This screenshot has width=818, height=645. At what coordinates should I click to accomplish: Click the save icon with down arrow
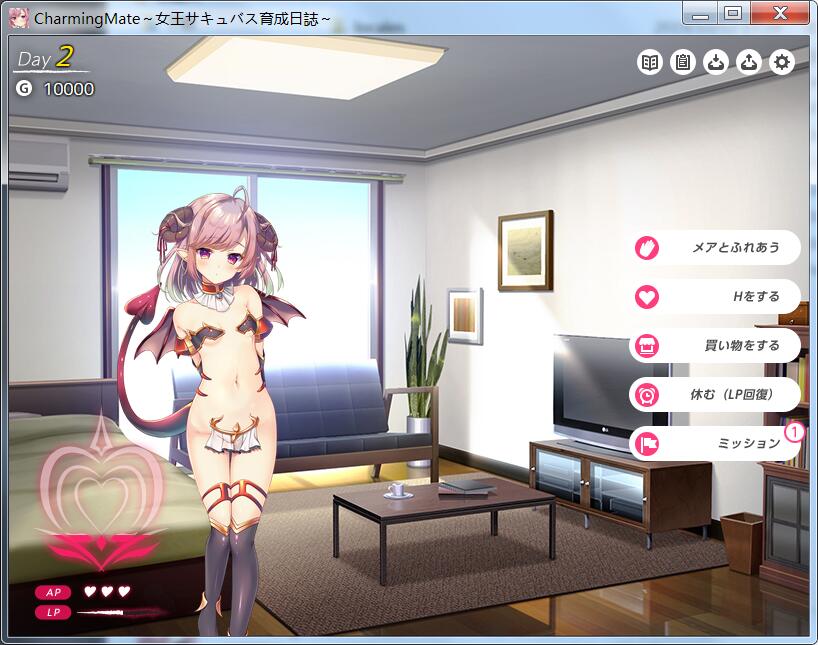pos(716,62)
